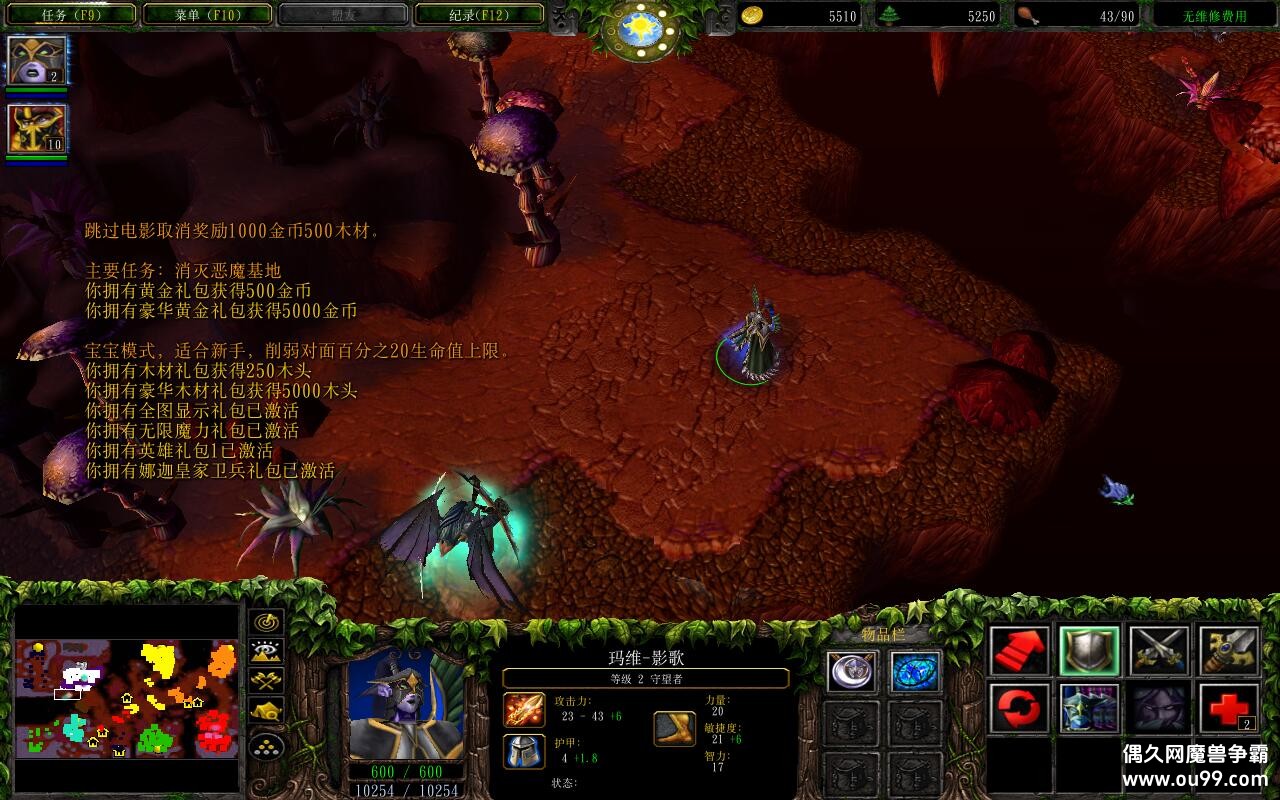Toggle formation movement with the dots button
This screenshot has height=800, width=1280.
pyautogui.click(x=267, y=746)
